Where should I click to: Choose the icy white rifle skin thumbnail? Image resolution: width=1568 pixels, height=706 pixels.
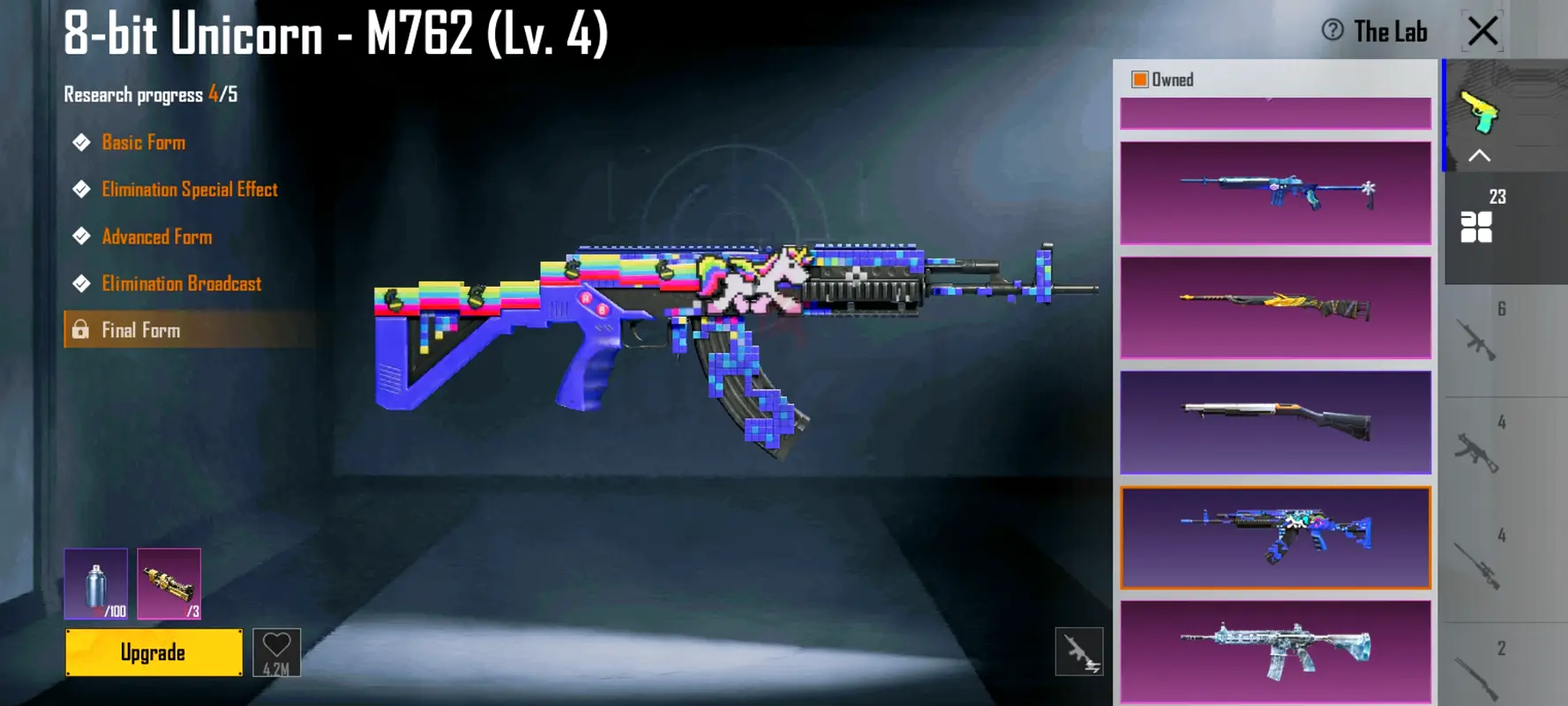[1275, 651]
